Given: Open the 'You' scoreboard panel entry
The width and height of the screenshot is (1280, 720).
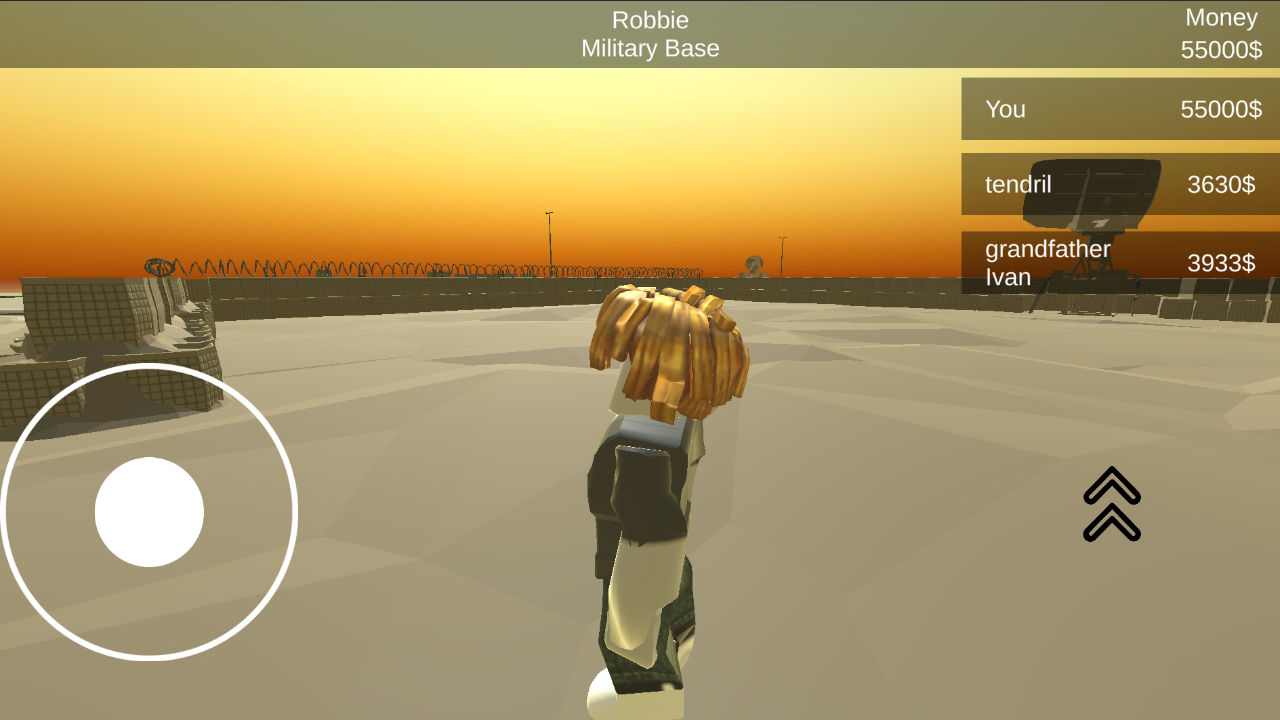Looking at the screenshot, I should pyautogui.click(x=1119, y=109).
